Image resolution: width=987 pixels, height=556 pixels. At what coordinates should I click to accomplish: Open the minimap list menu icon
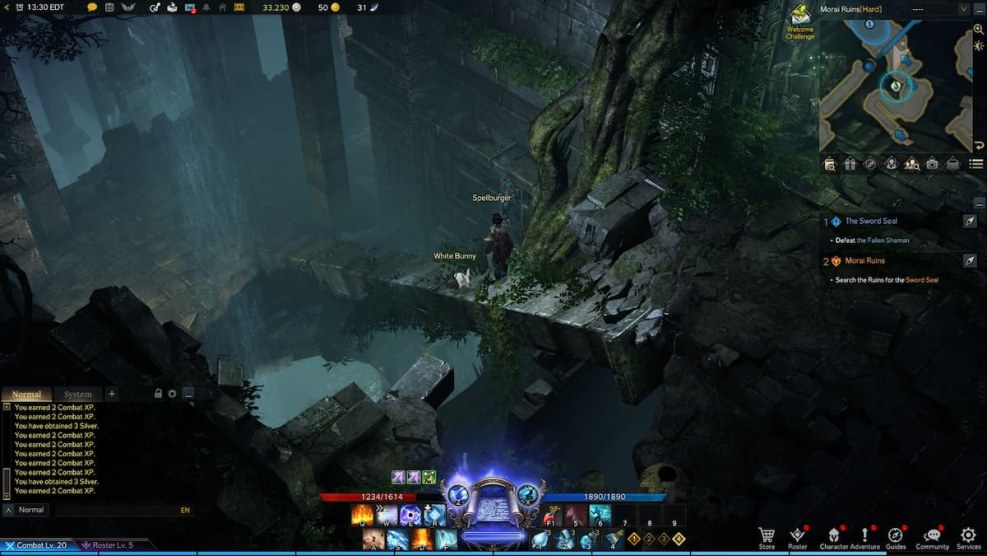click(976, 164)
